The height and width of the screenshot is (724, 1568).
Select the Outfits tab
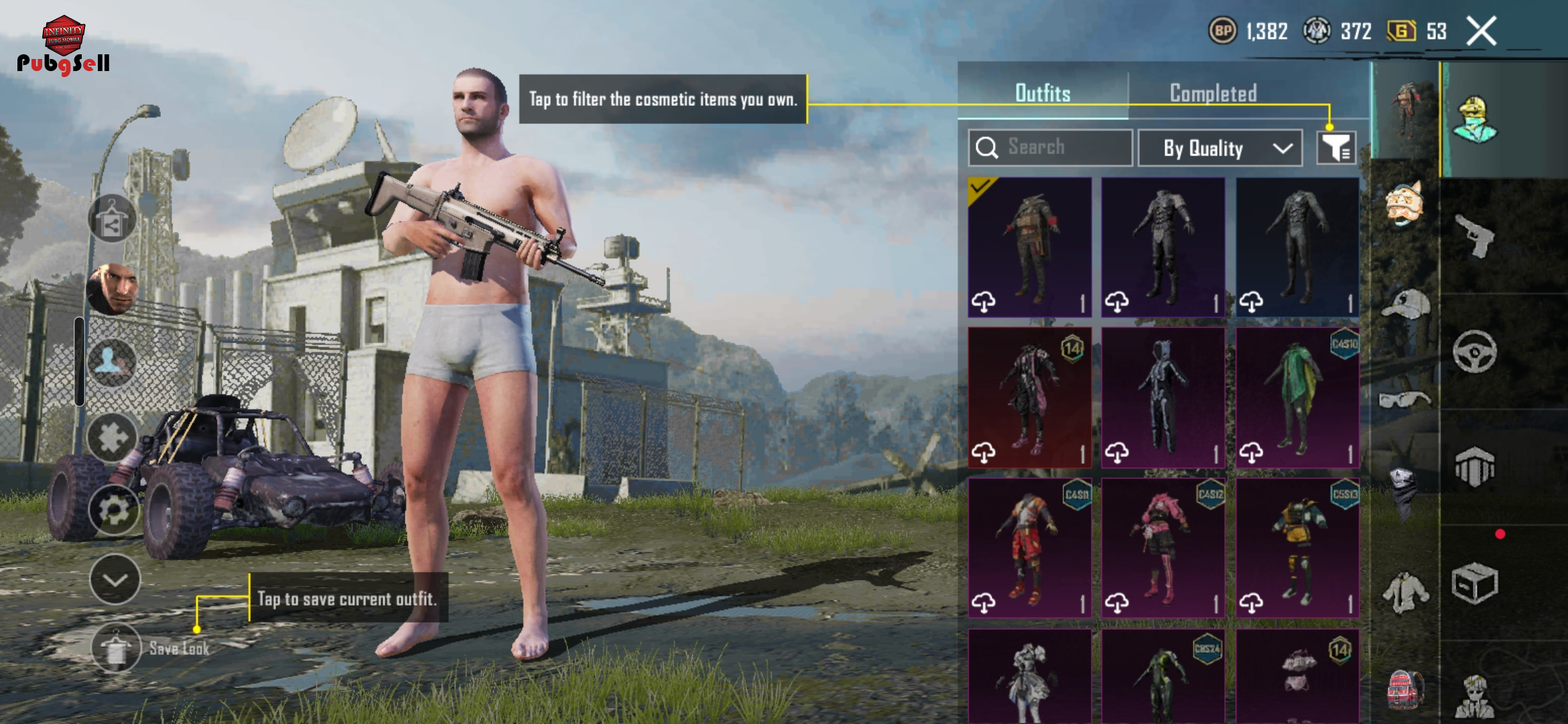pyautogui.click(x=1043, y=93)
